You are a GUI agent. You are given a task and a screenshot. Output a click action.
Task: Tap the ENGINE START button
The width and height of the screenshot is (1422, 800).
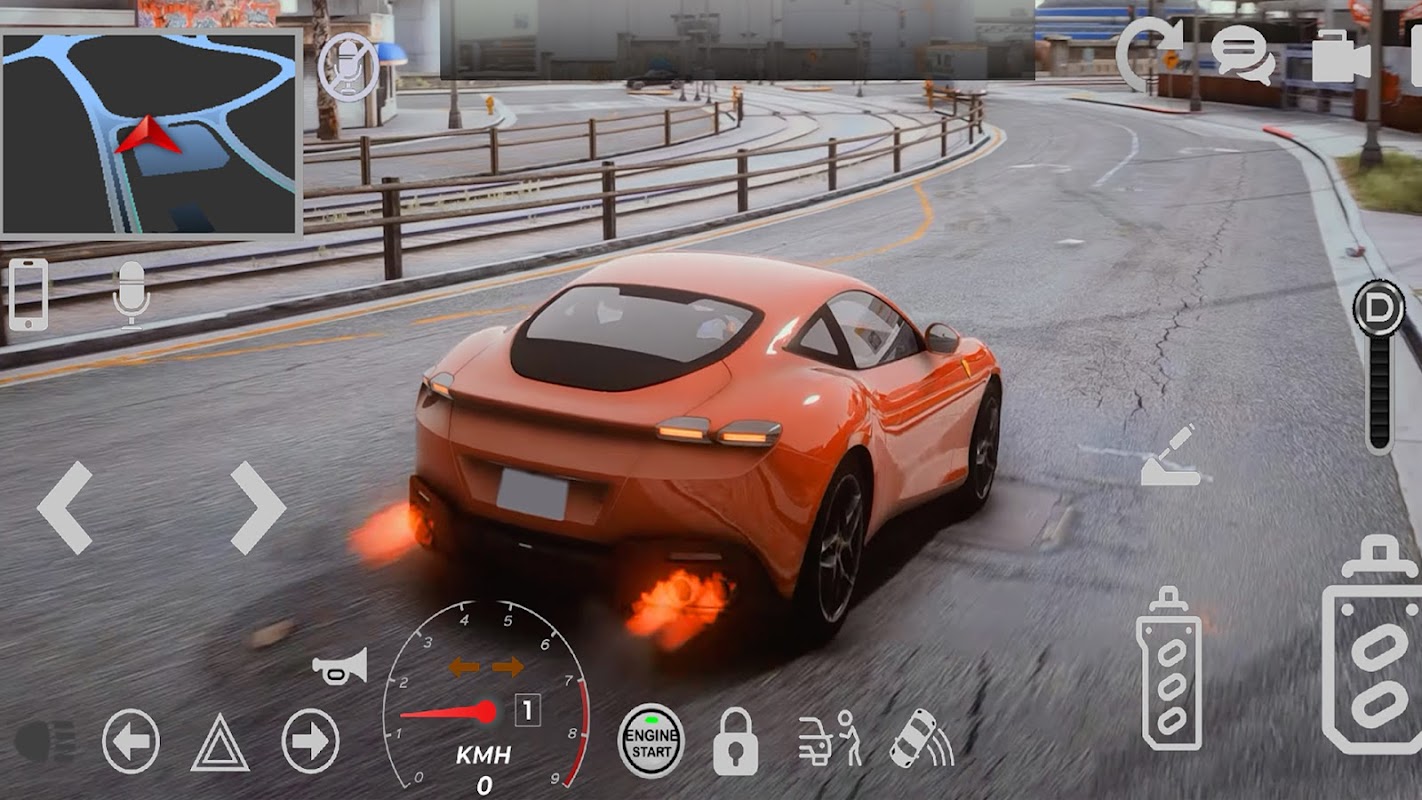(651, 741)
